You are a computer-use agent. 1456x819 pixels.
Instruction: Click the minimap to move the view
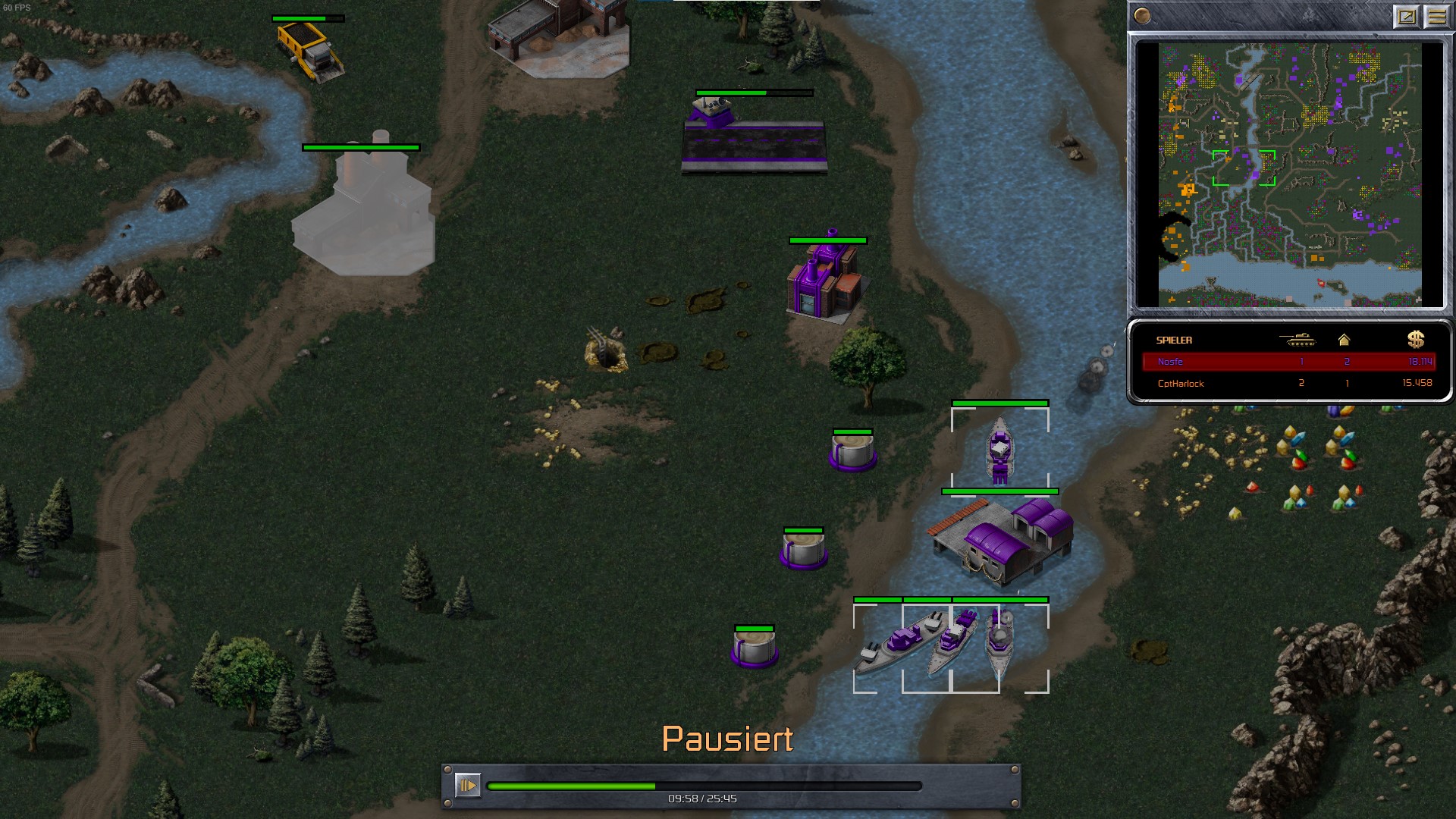tap(1289, 174)
